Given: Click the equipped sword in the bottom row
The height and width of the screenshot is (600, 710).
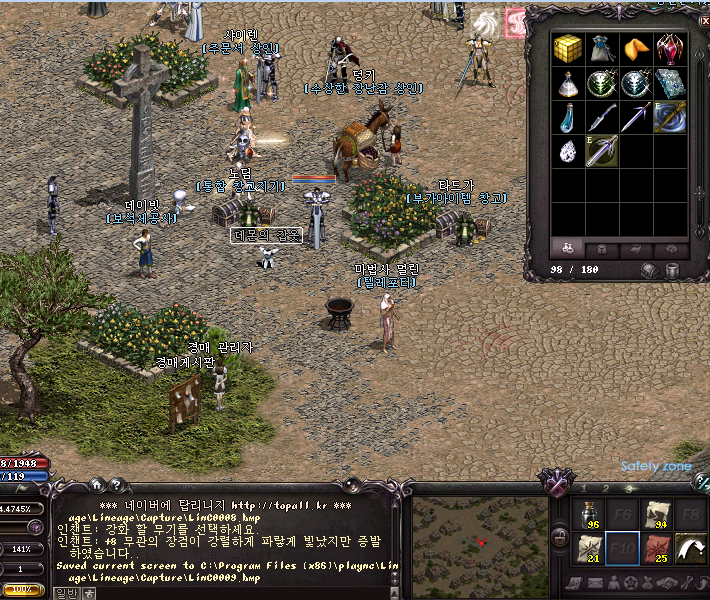Looking at the screenshot, I should pos(602,152).
